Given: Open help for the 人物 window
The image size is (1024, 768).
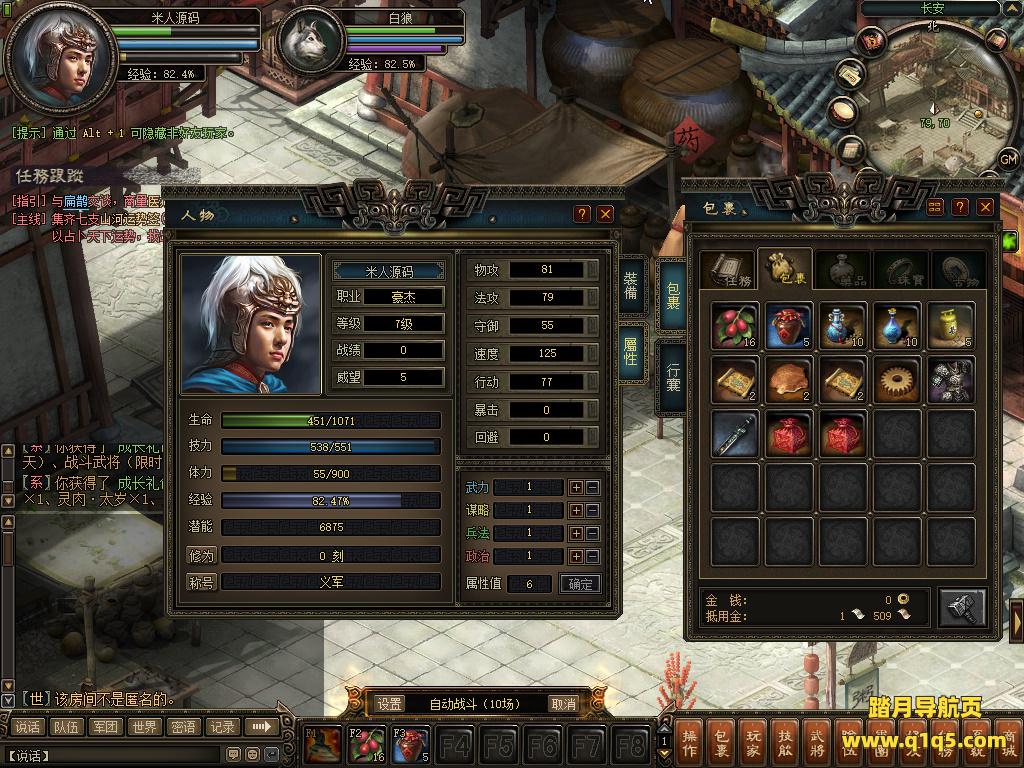Looking at the screenshot, I should click(x=582, y=214).
